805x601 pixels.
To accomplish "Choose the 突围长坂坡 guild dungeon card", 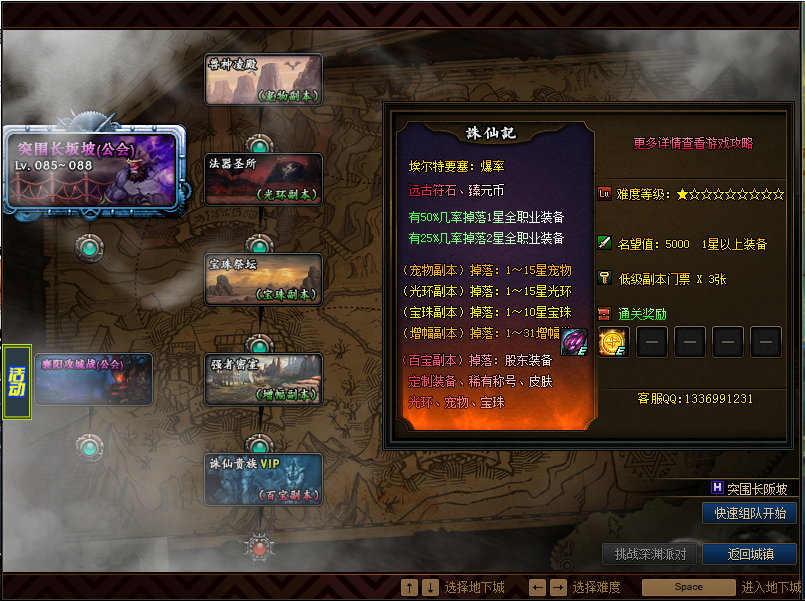I will [x=95, y=168].
